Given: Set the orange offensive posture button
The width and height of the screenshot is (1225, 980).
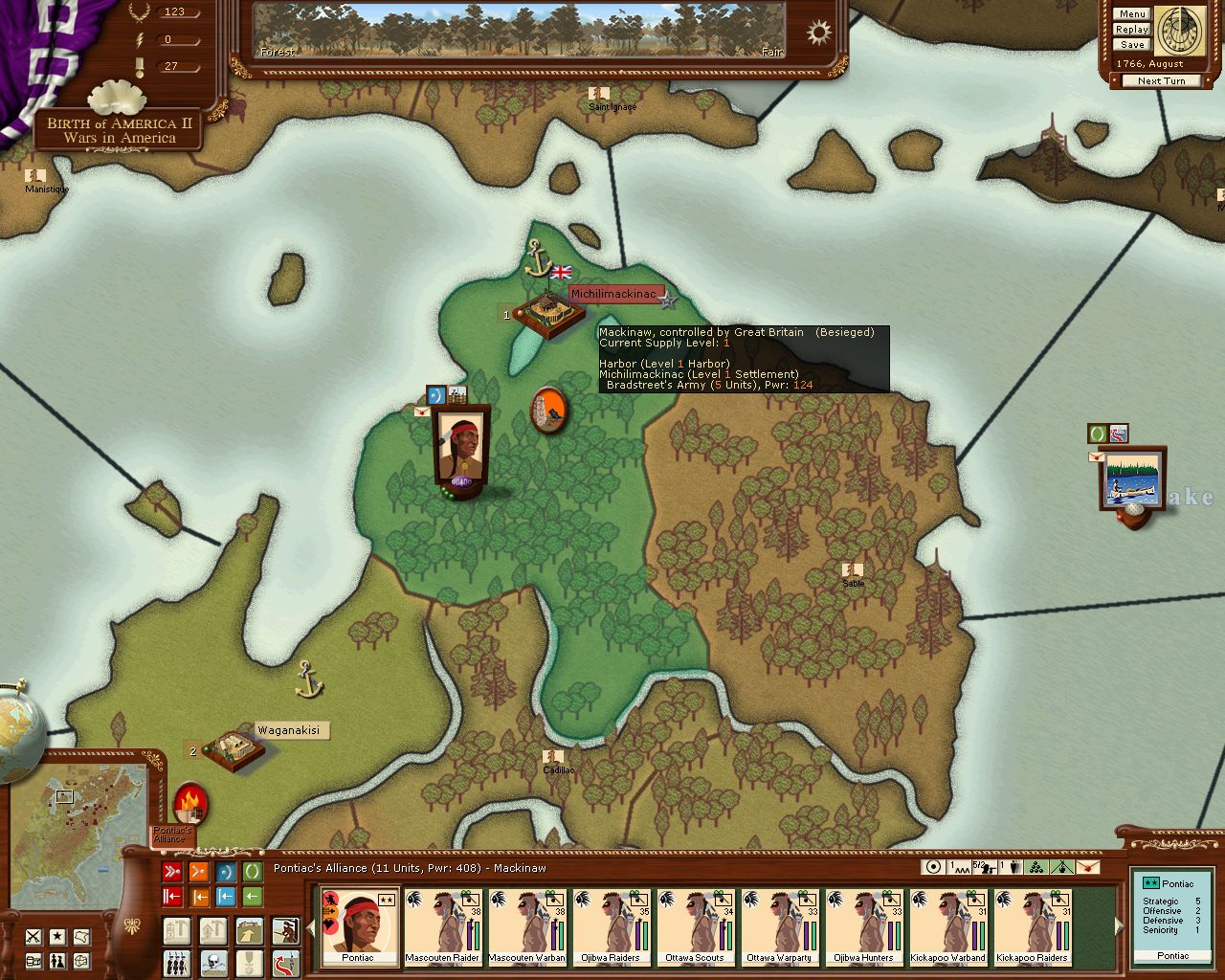Looking at the screenshot, I should pos(199,872).
